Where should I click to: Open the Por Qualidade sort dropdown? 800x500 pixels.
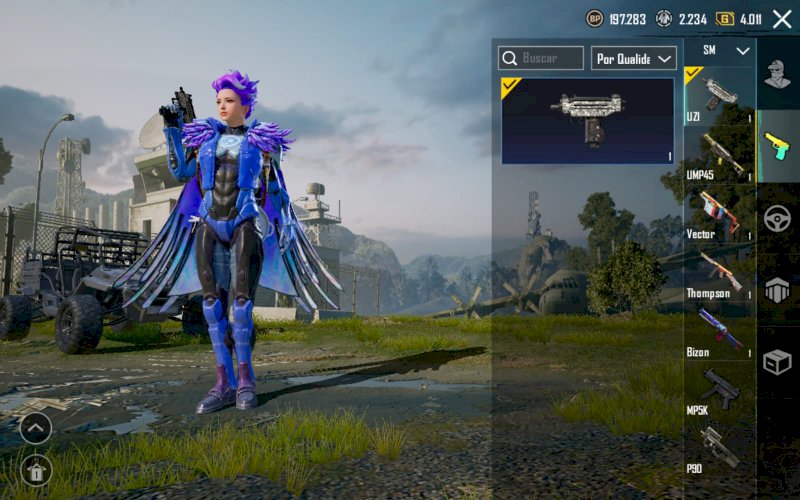pos(634,58)
